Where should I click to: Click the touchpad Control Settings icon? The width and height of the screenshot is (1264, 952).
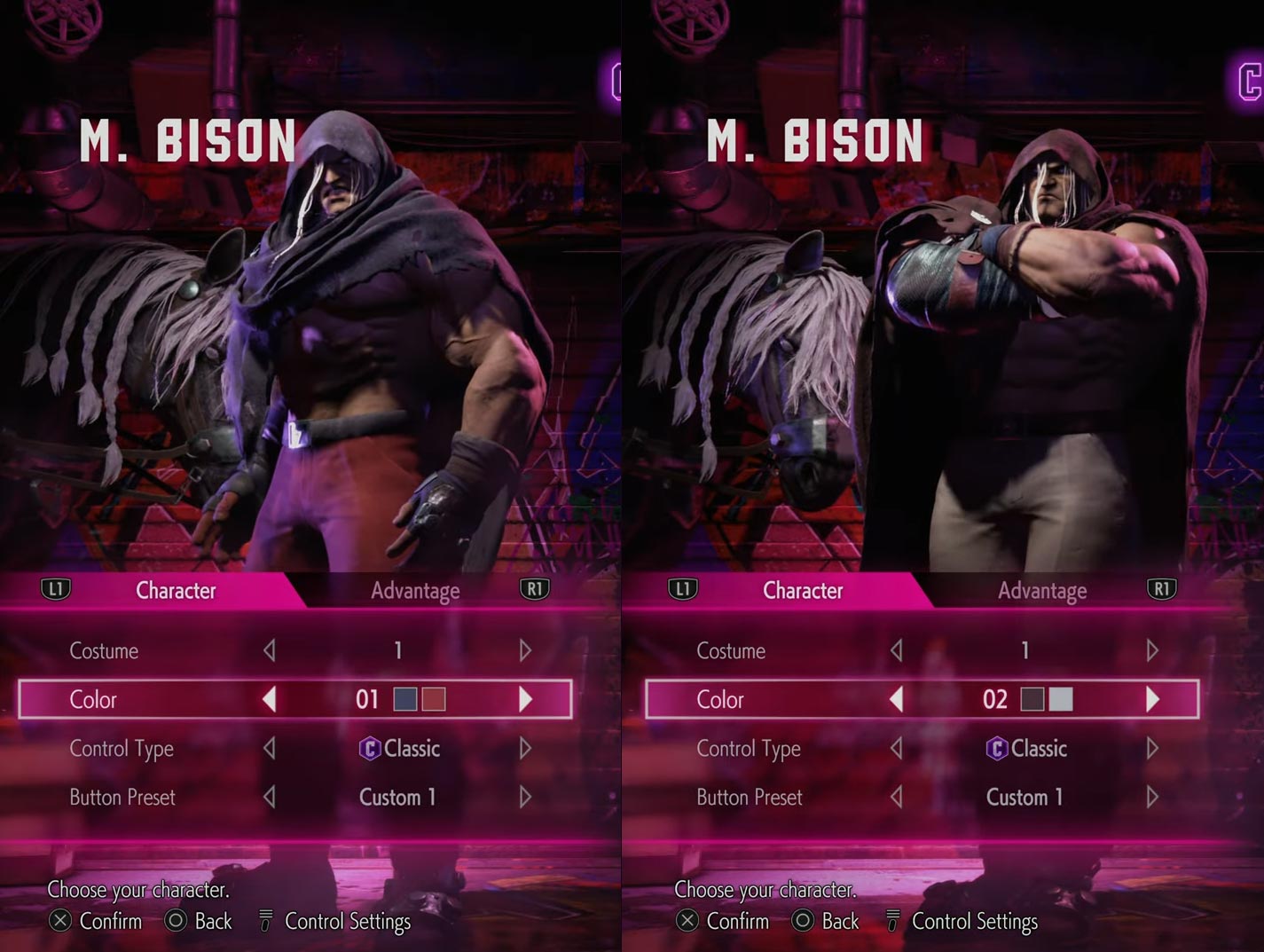click(x=264, y=920)
